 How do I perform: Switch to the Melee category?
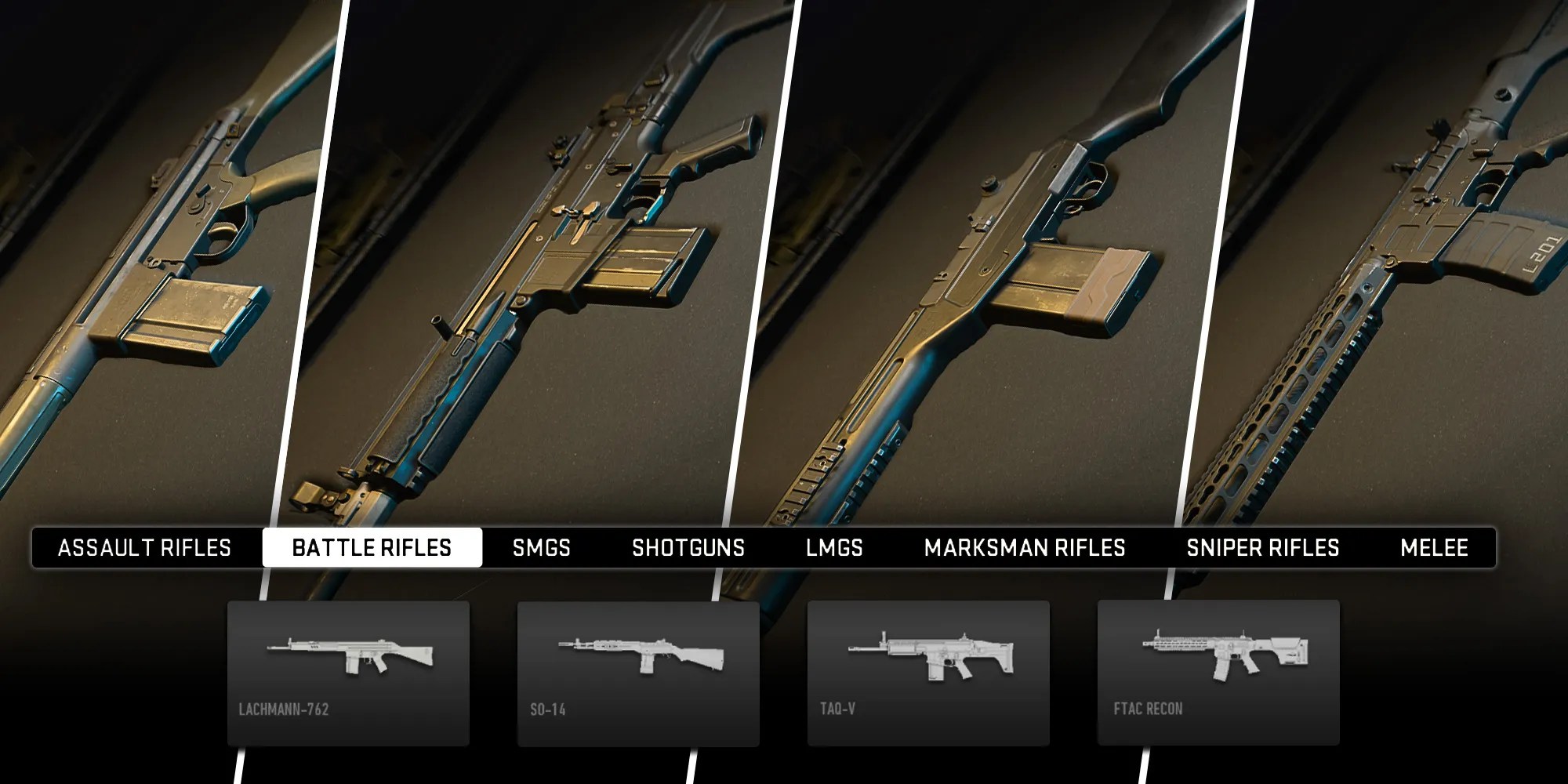click(x=1436, y=548)
